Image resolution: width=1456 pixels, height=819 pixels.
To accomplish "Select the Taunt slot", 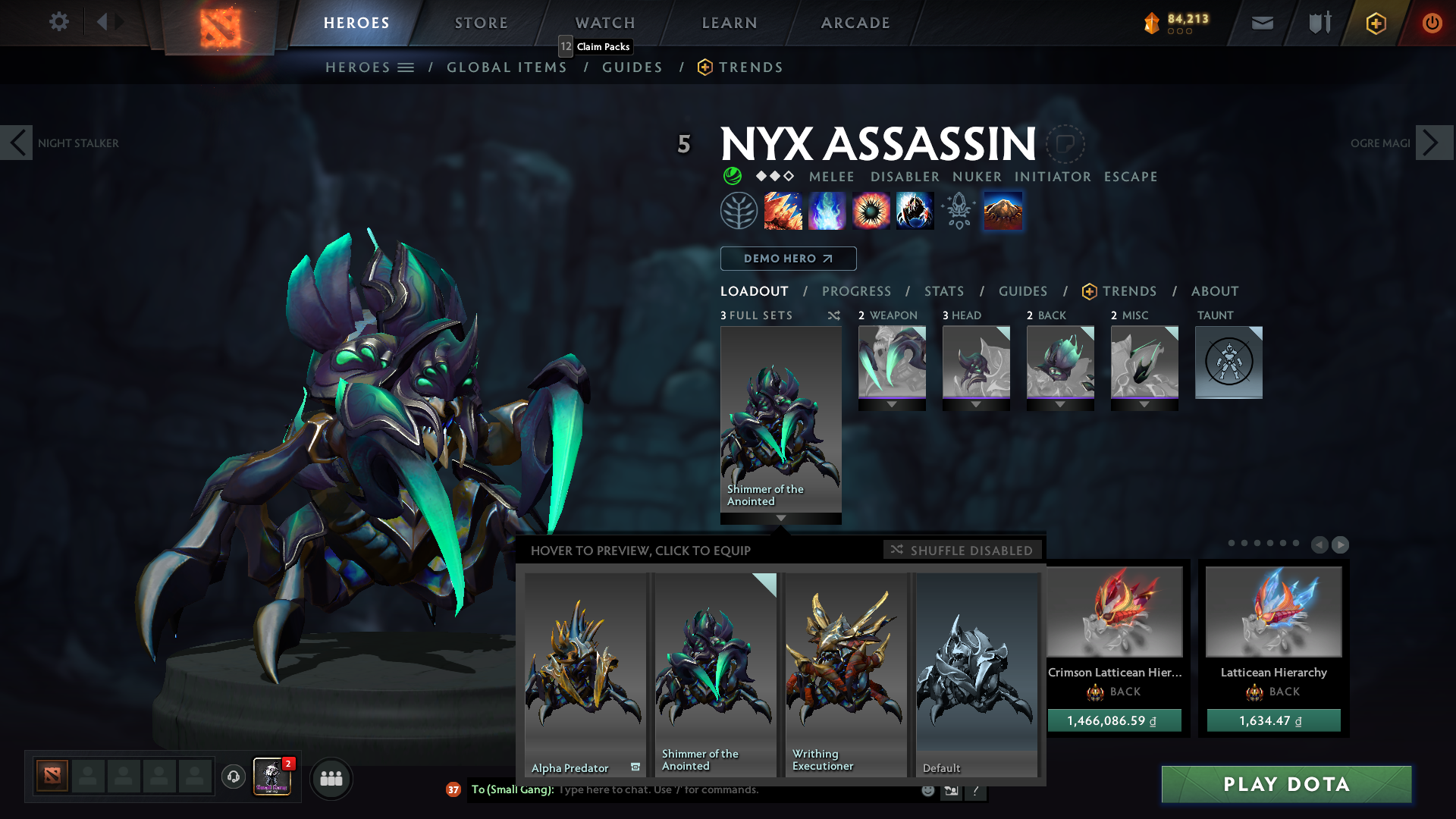I will point(1228,362).
